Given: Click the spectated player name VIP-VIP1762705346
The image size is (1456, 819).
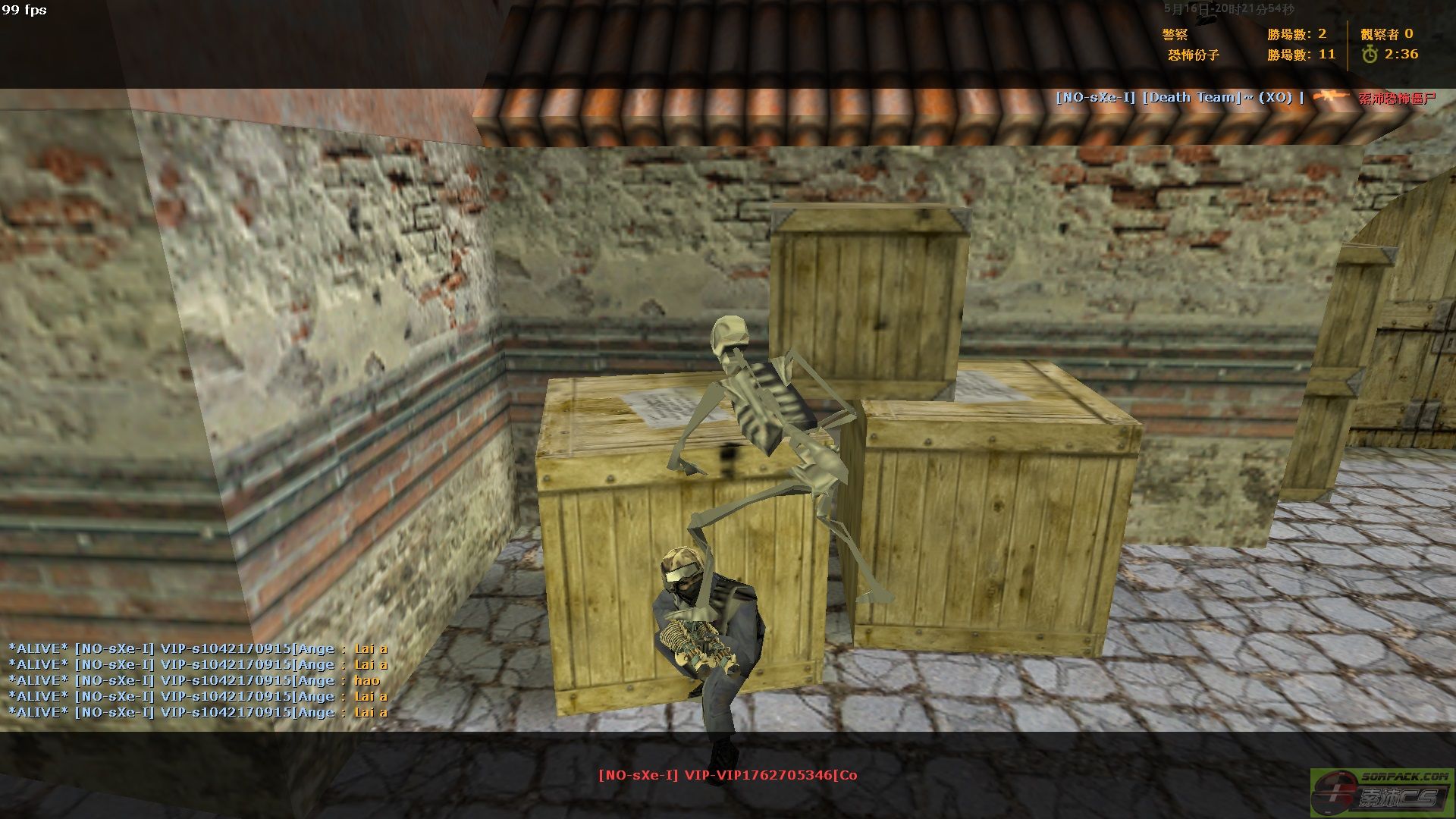Looking at the screenshot, I should click(727, 775).
